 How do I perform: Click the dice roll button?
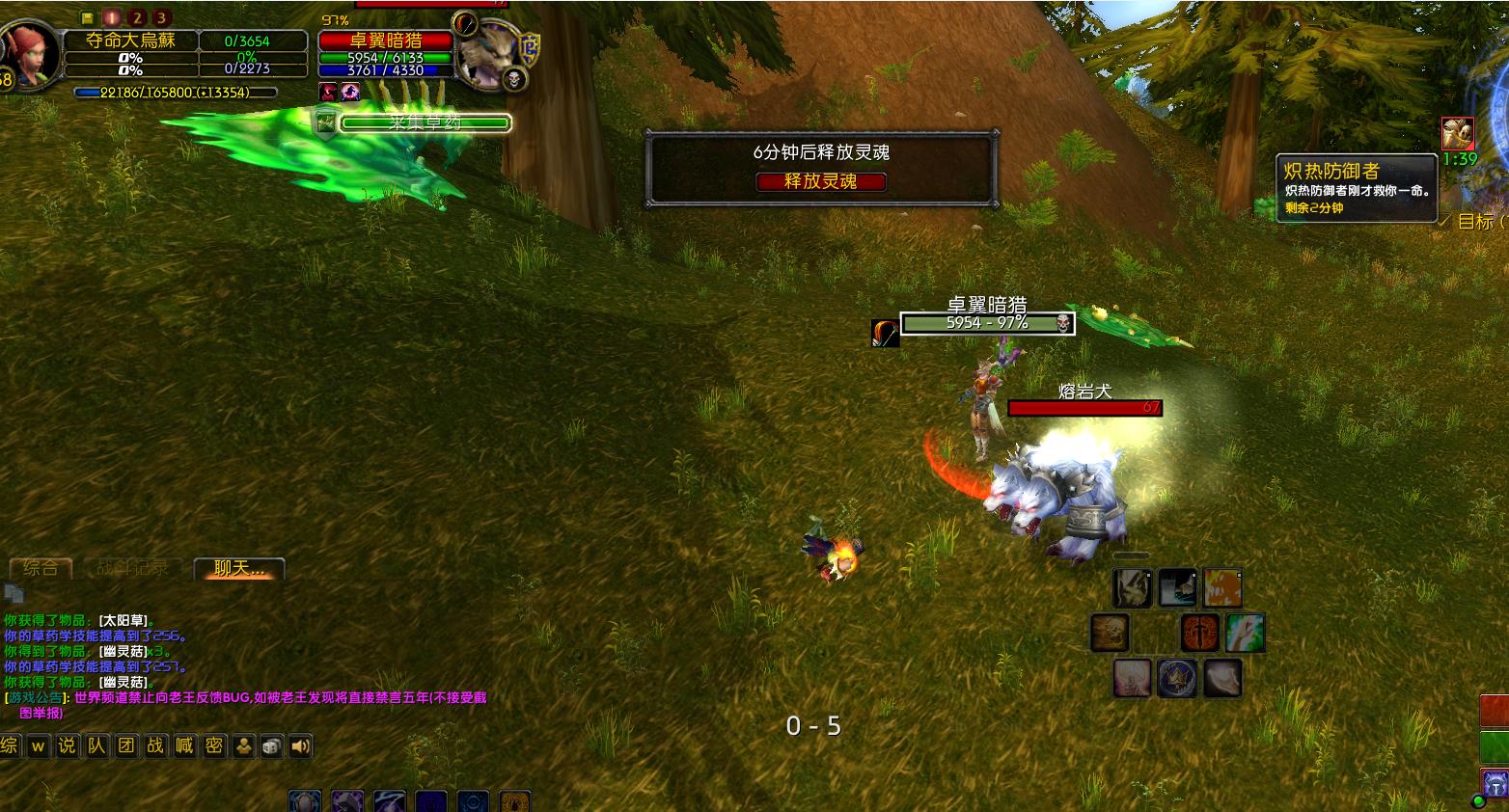click(x=272, y=745)
